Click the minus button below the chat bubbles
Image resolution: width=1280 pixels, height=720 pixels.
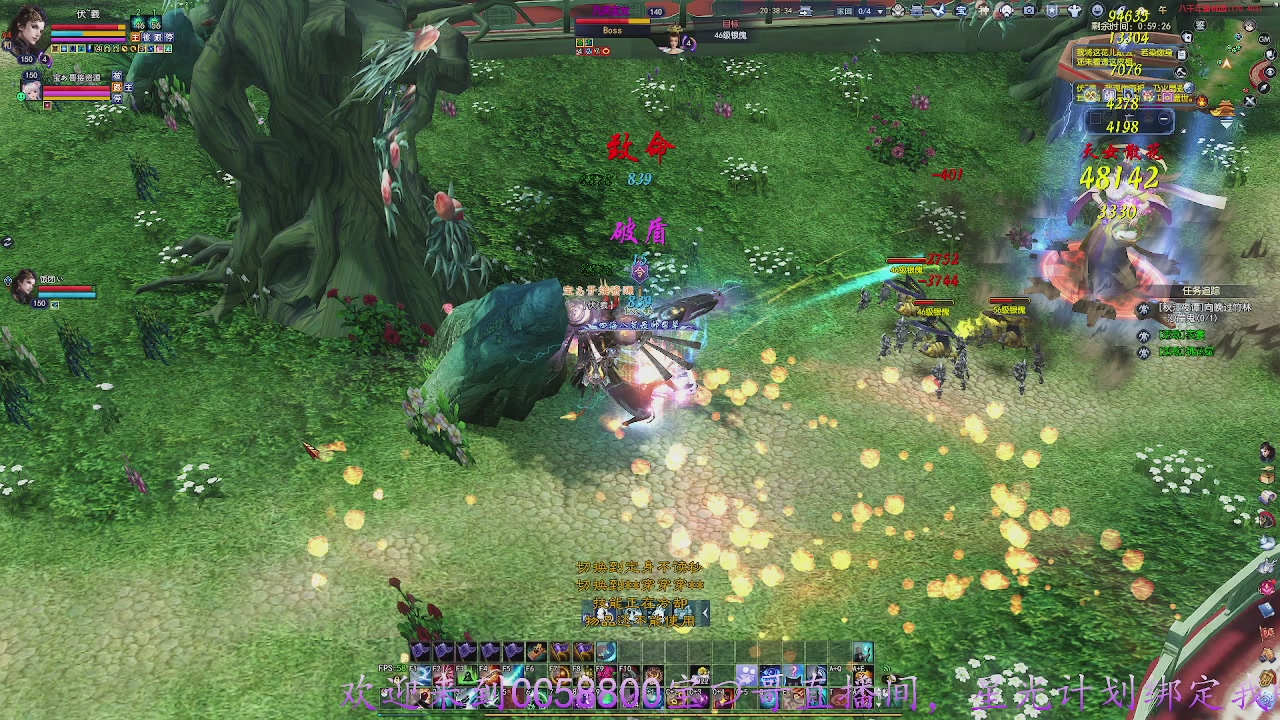1165,120
